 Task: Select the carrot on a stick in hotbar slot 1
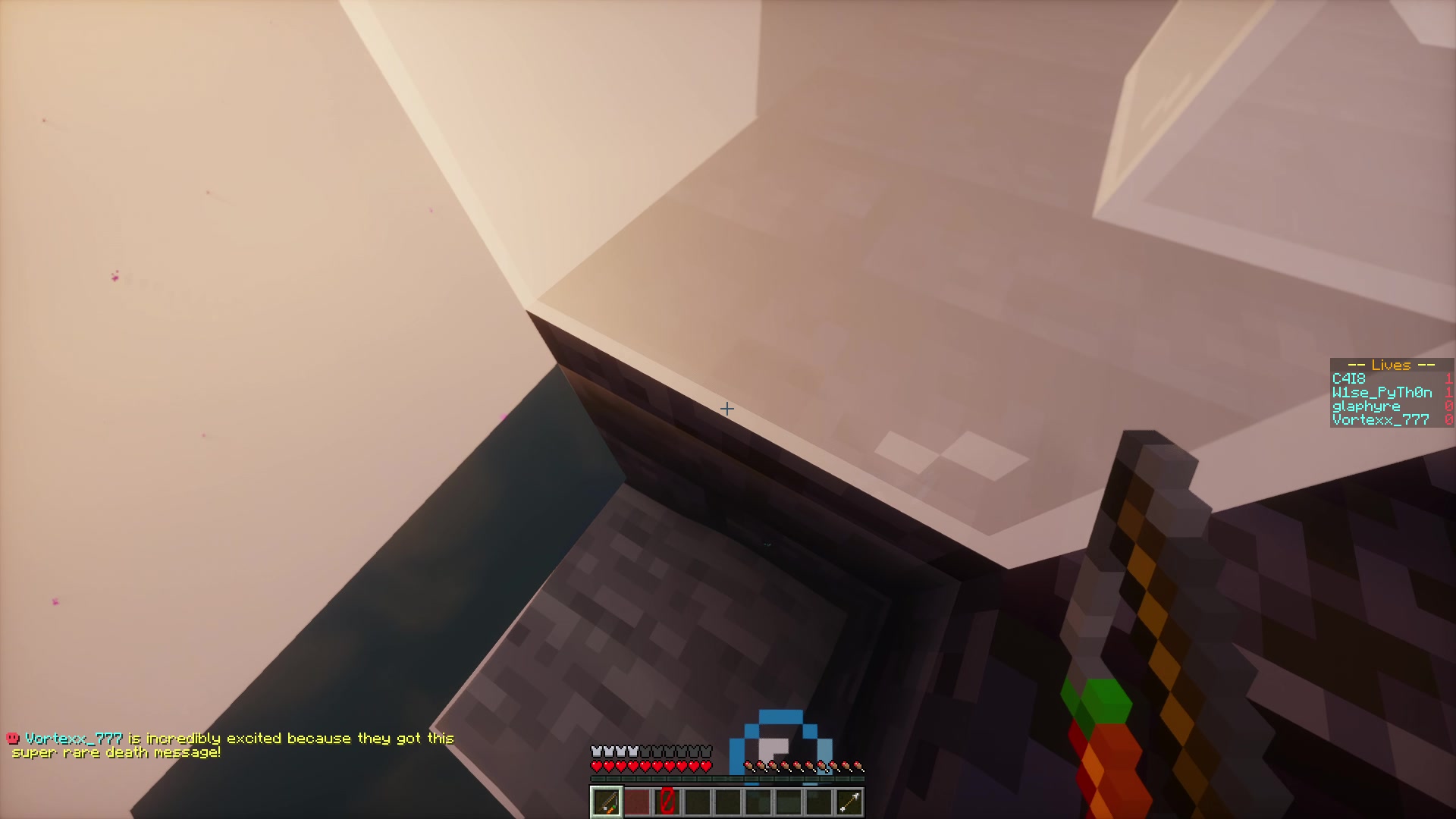607,802
